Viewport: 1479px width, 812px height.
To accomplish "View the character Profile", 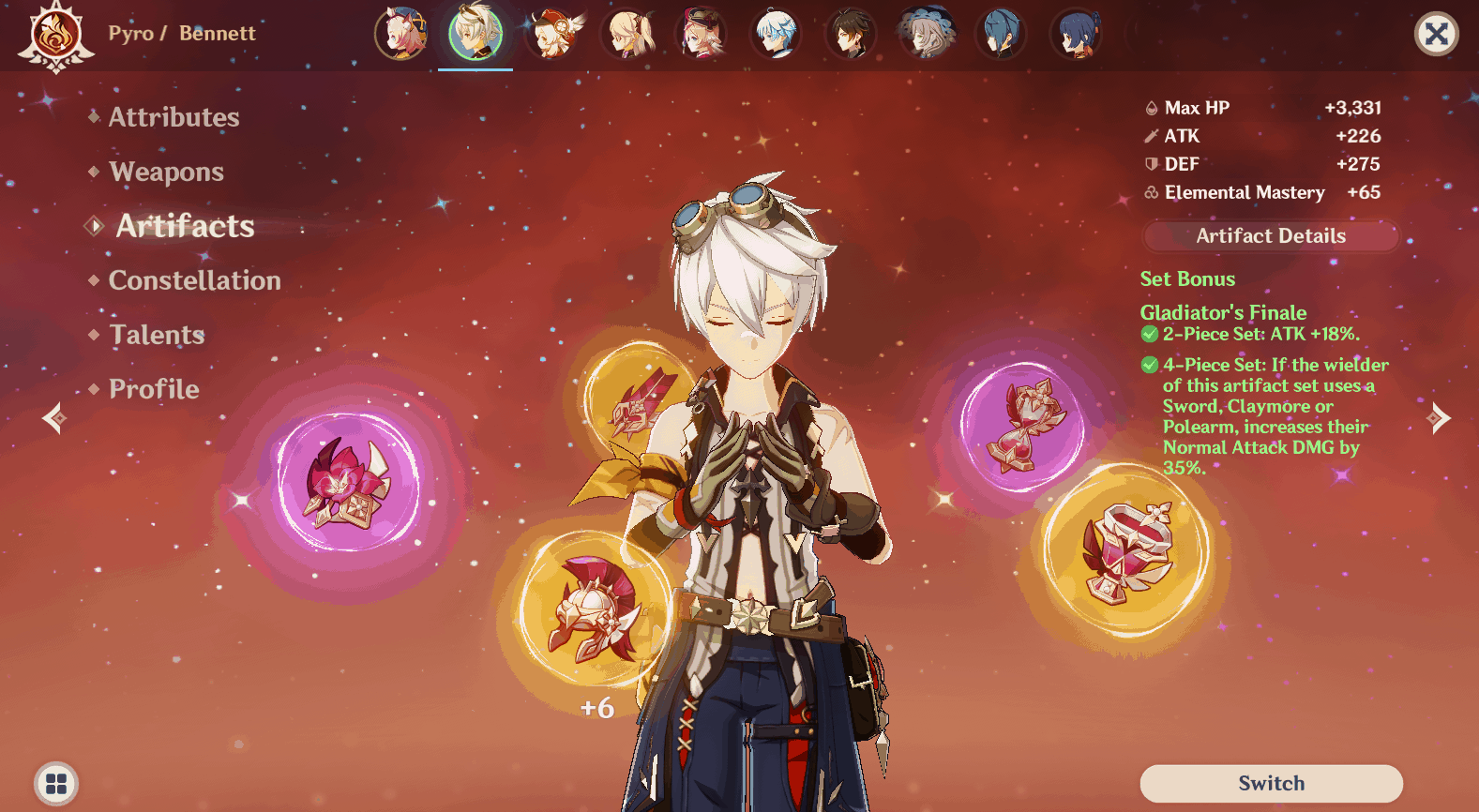I will tap(154, 389).
